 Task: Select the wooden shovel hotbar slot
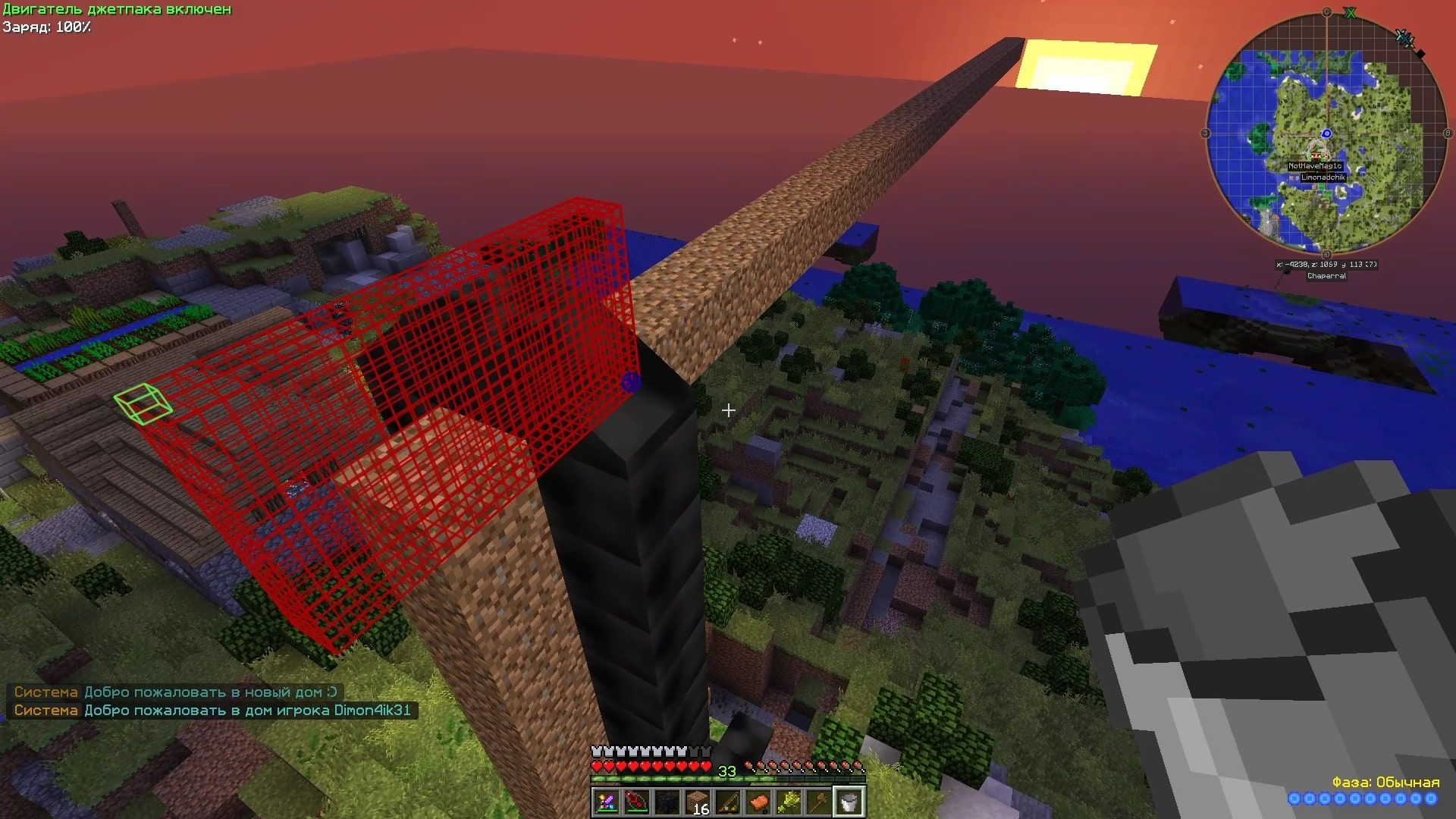click(x=819, y=802)
